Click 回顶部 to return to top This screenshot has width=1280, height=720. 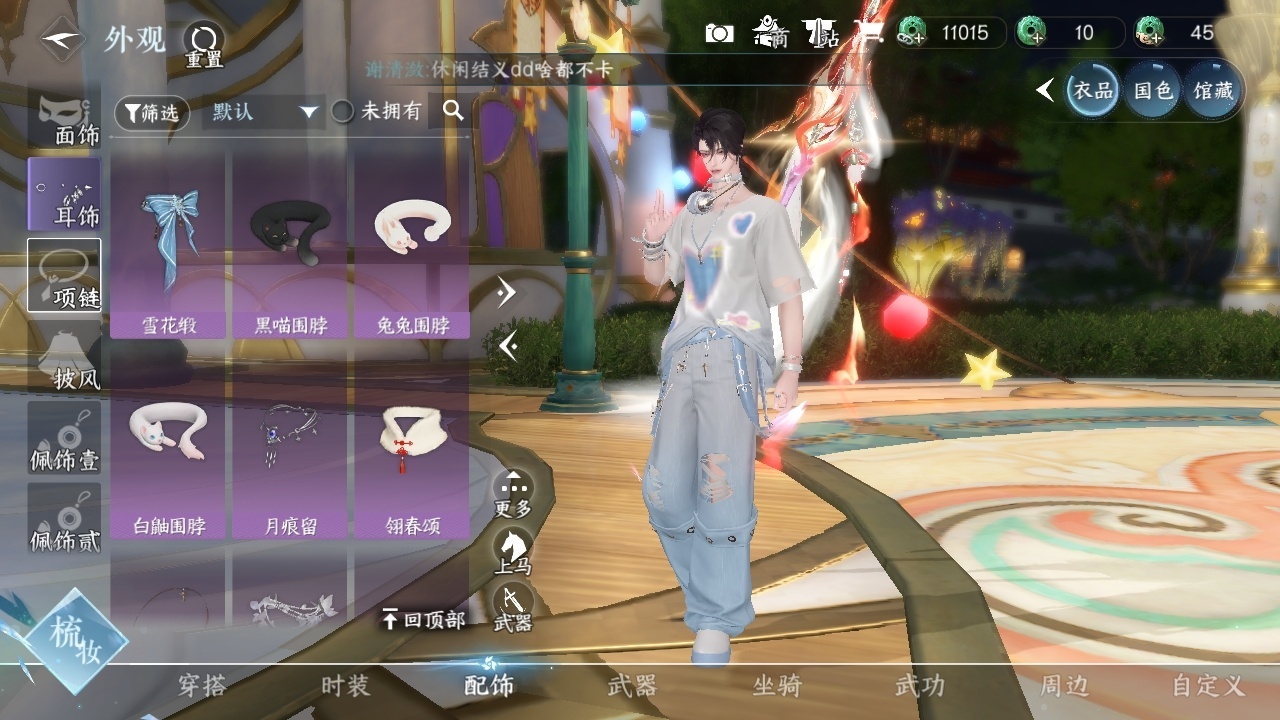pos(425,620)
